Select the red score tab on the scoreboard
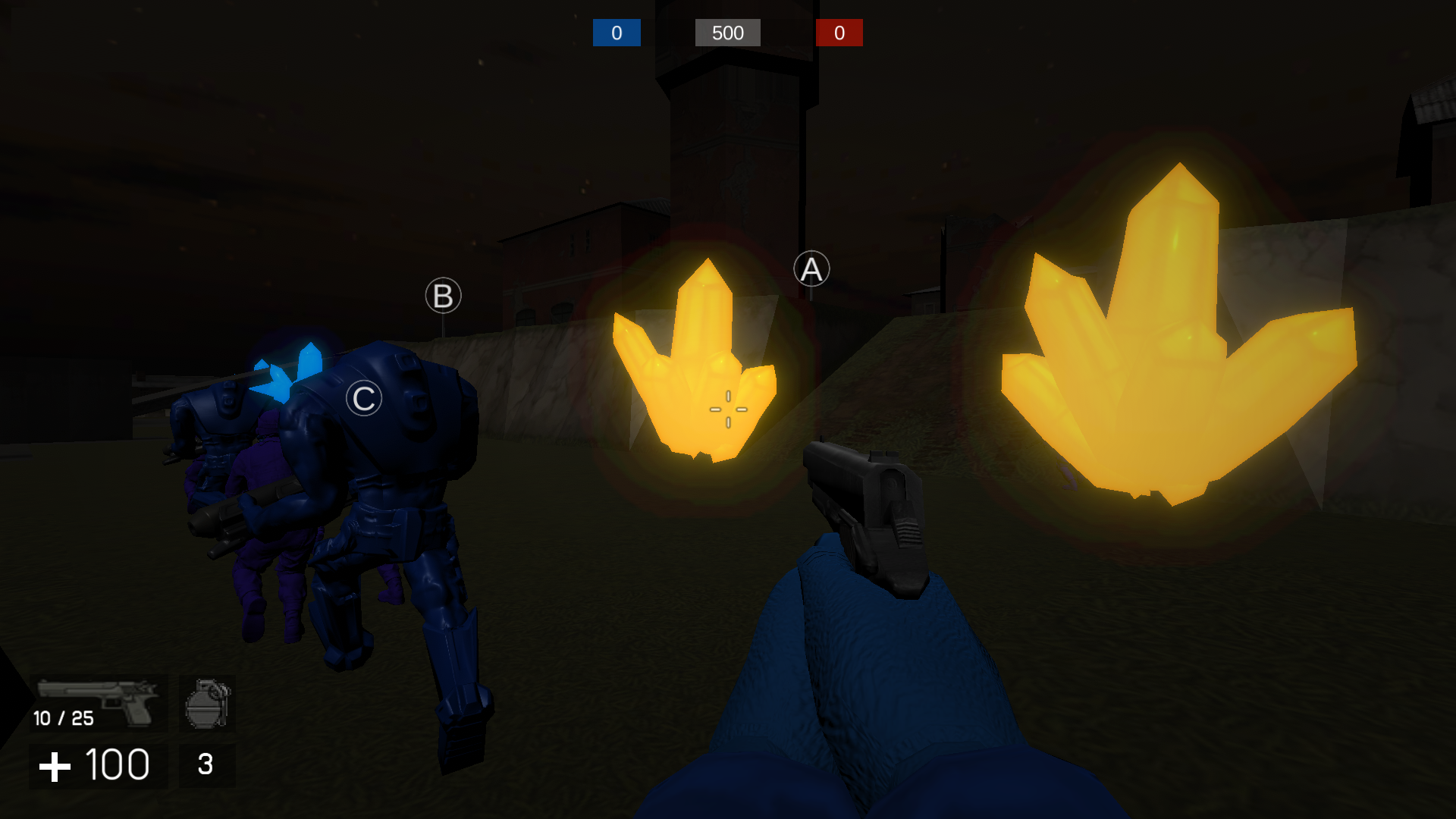The height and width of the screenshot is (819, 1456). pos(839,33)
